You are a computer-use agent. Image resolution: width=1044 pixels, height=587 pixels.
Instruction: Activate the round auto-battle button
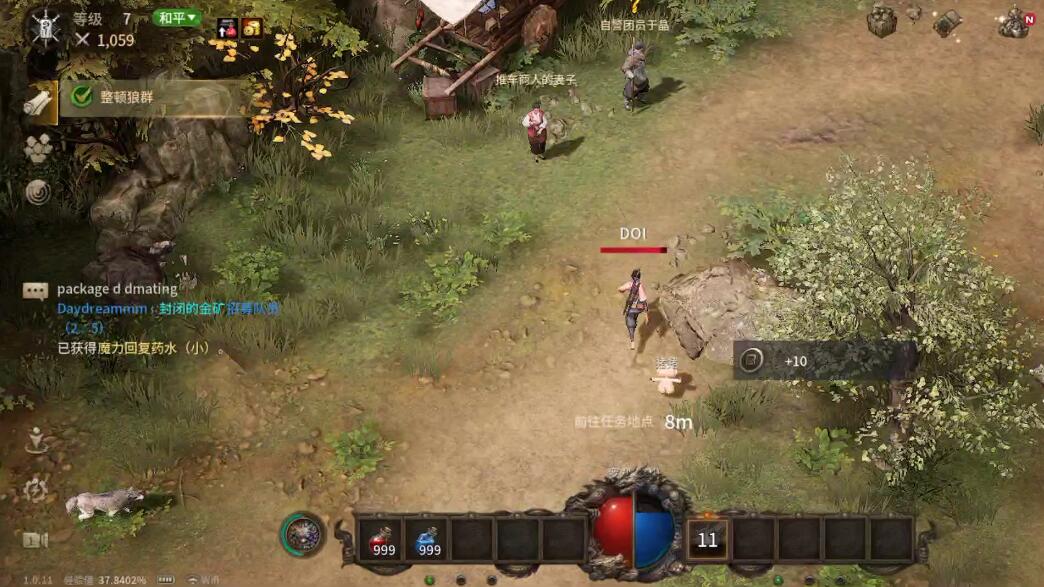tap(302, 535)
